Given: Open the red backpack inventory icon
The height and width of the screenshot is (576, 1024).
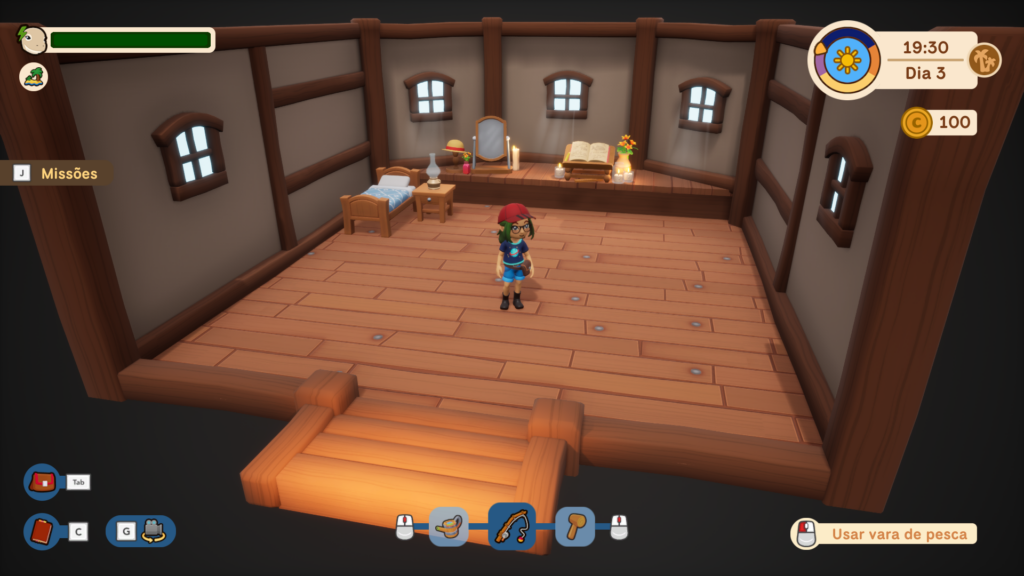Looking at the screenshot, I should point(43,482).
